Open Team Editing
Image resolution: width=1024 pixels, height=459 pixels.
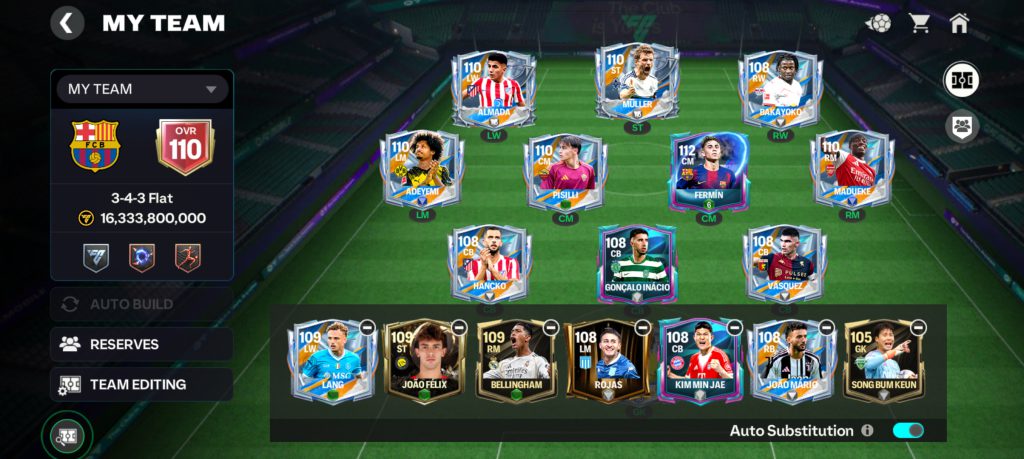coord(141,384)
